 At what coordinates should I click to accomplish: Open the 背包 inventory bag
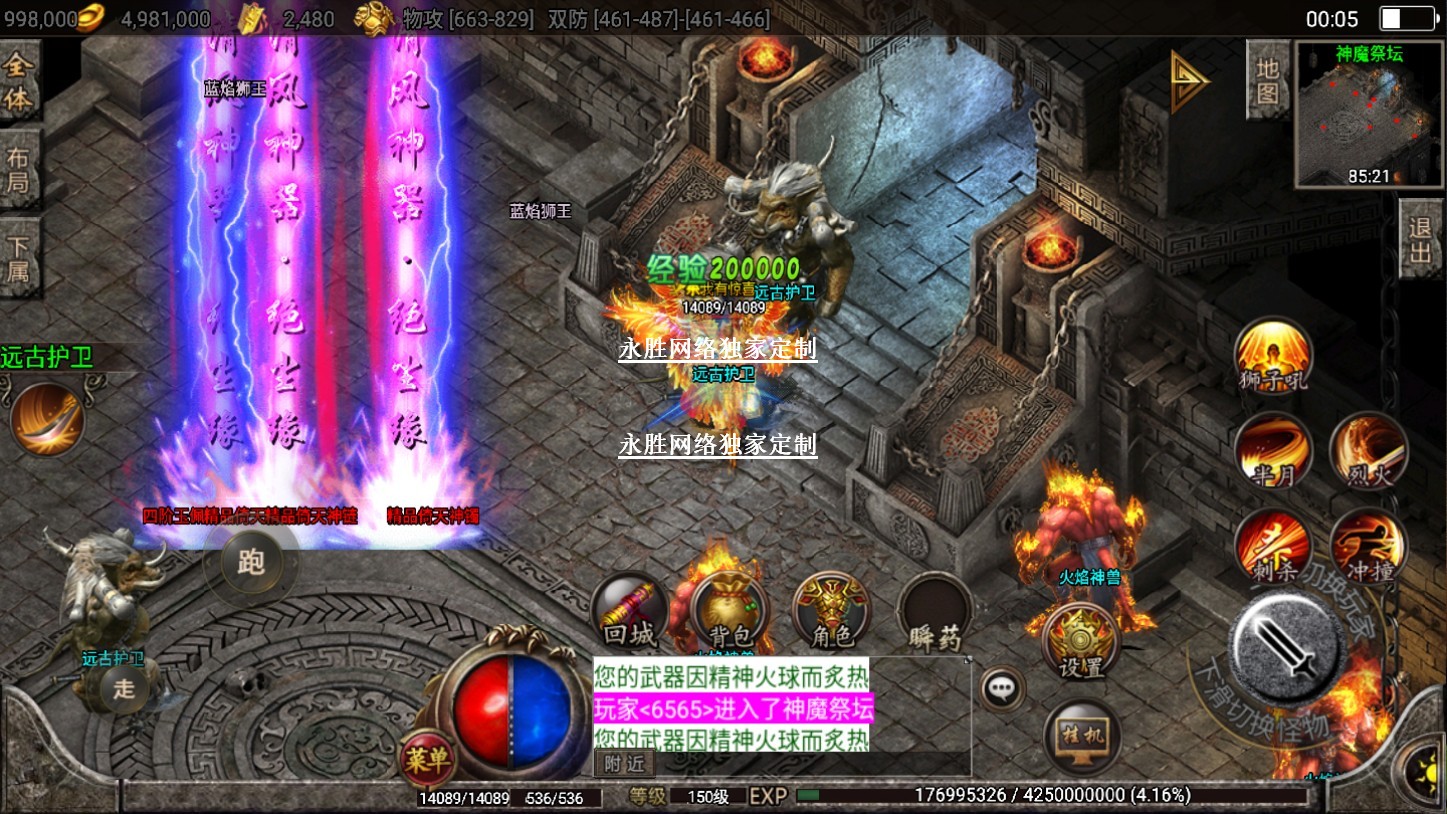(x=730, y=612)
